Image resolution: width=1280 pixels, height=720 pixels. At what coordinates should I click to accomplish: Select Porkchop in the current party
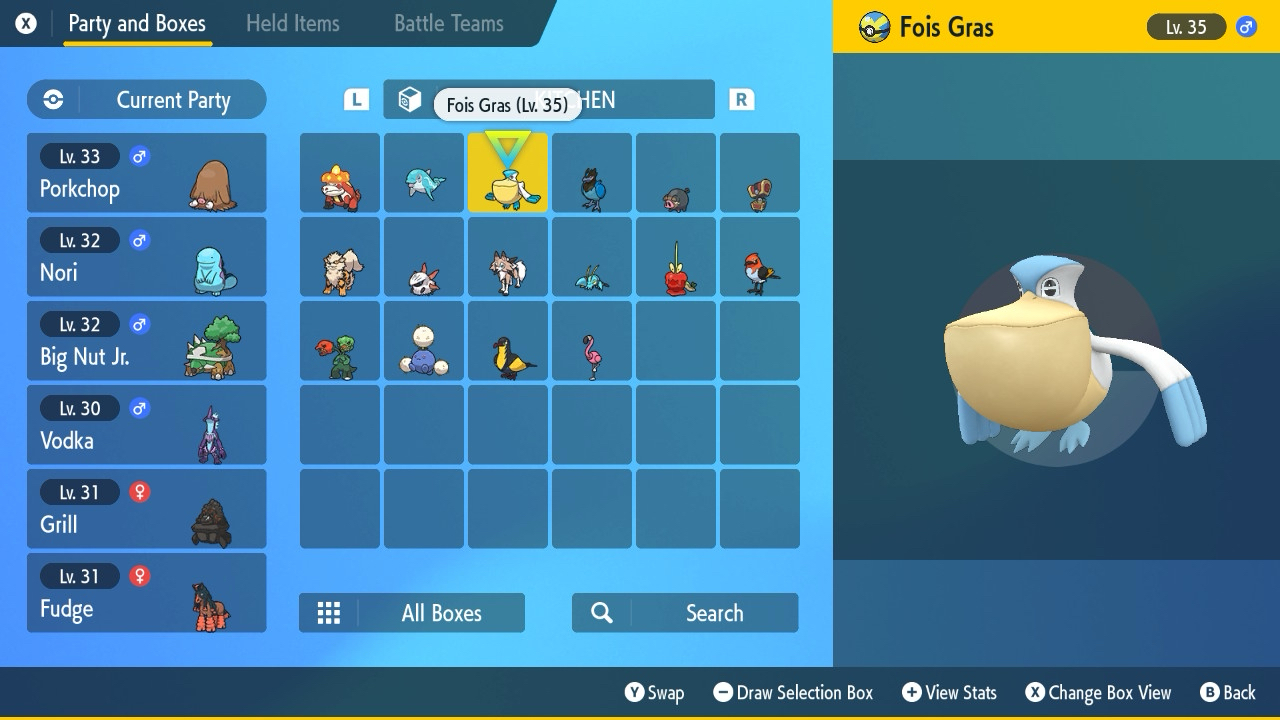pyautogui.click(x=146, y=173)
